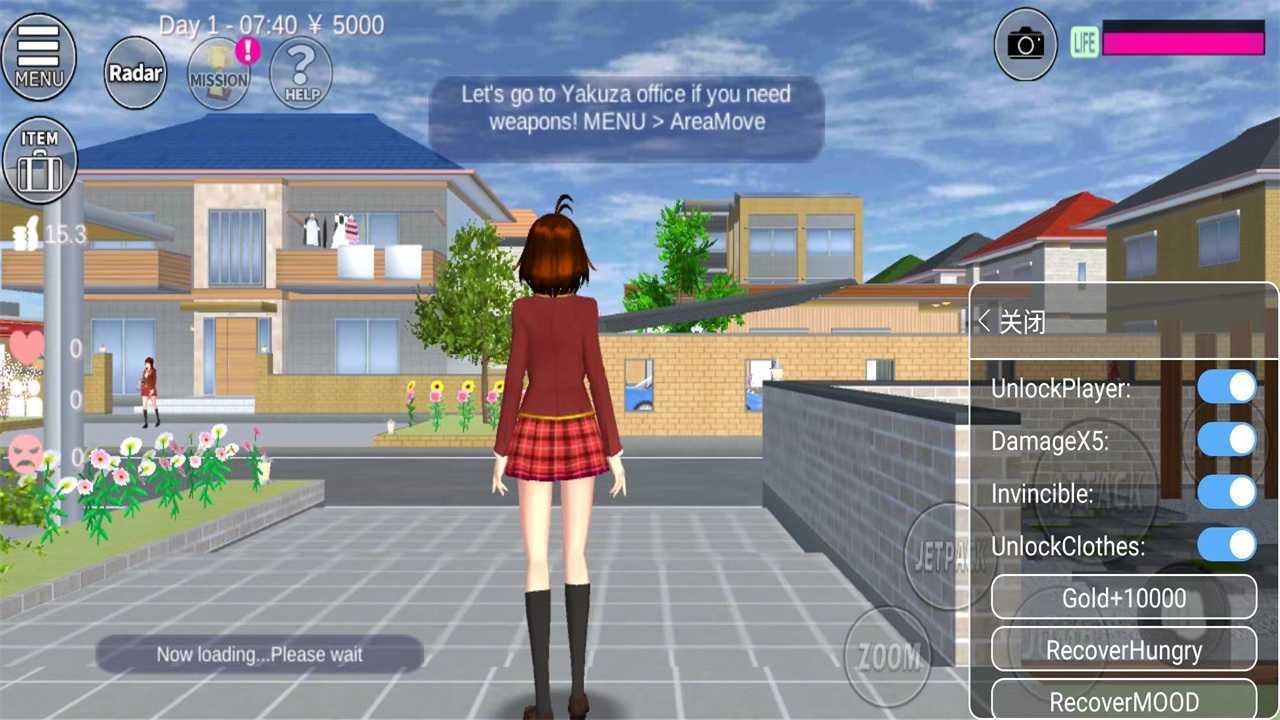Open the Radar map

(134, 72)
